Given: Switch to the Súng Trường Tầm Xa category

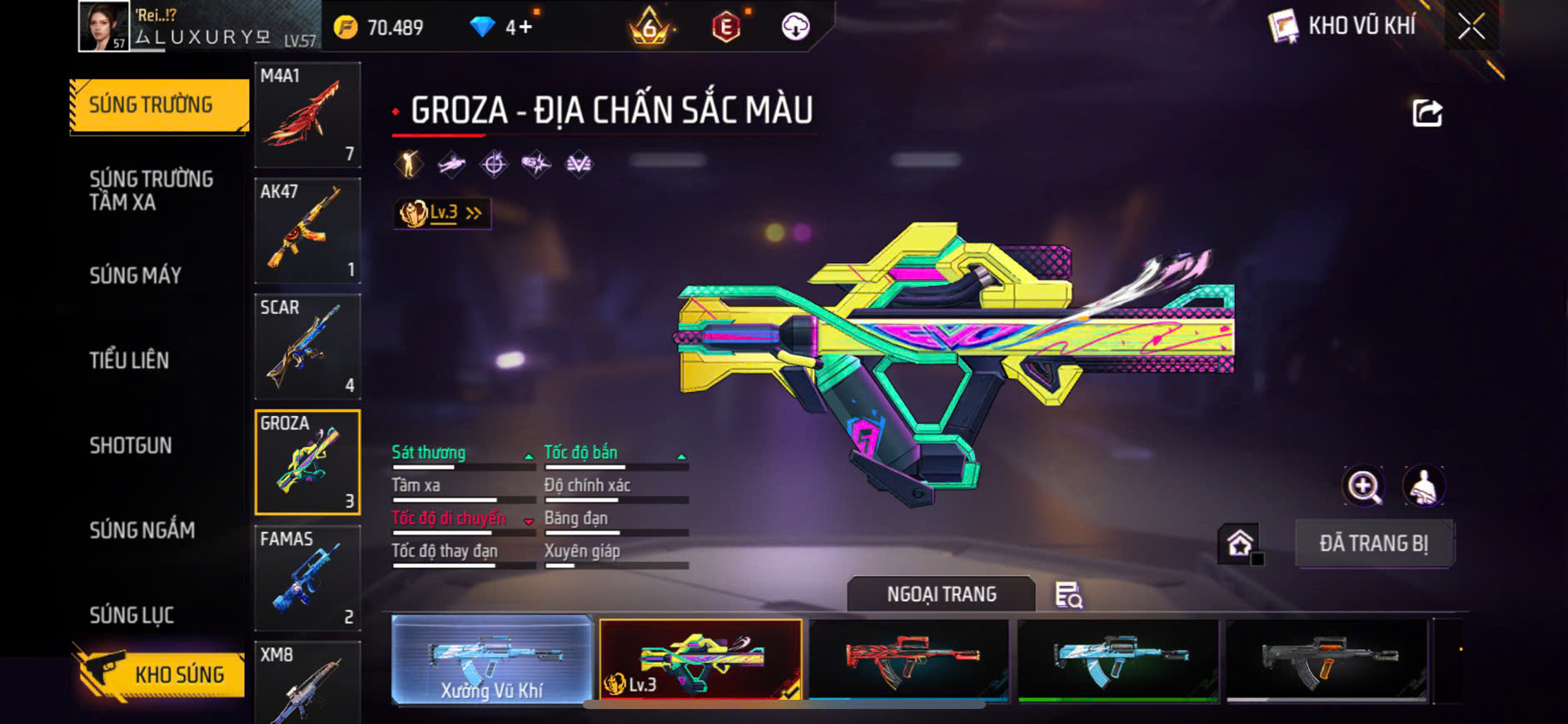Looking at the screenshot, I should (x=151, y=191).
